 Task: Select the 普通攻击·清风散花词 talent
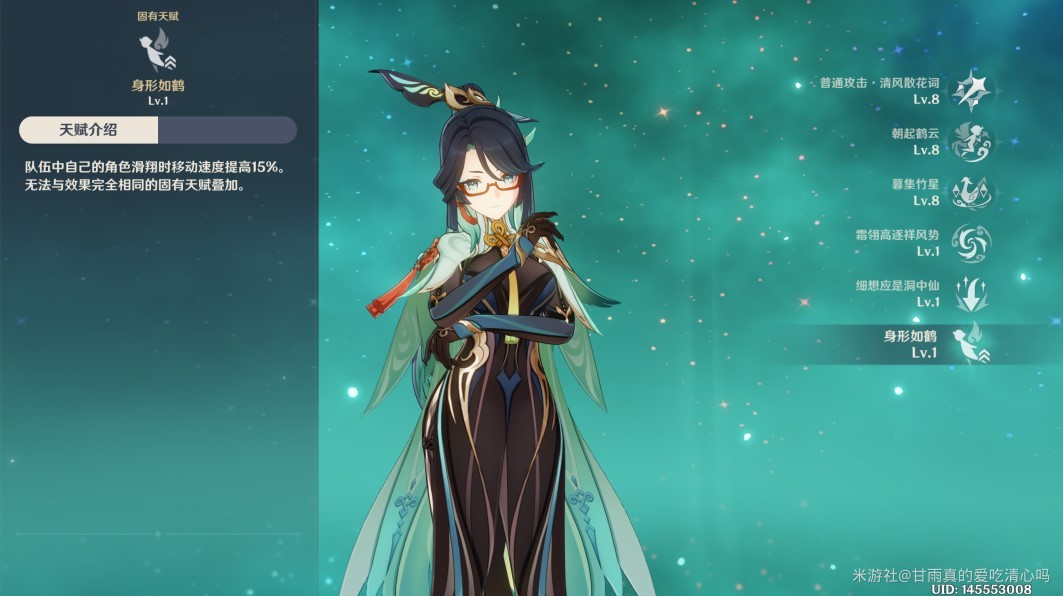969,91
